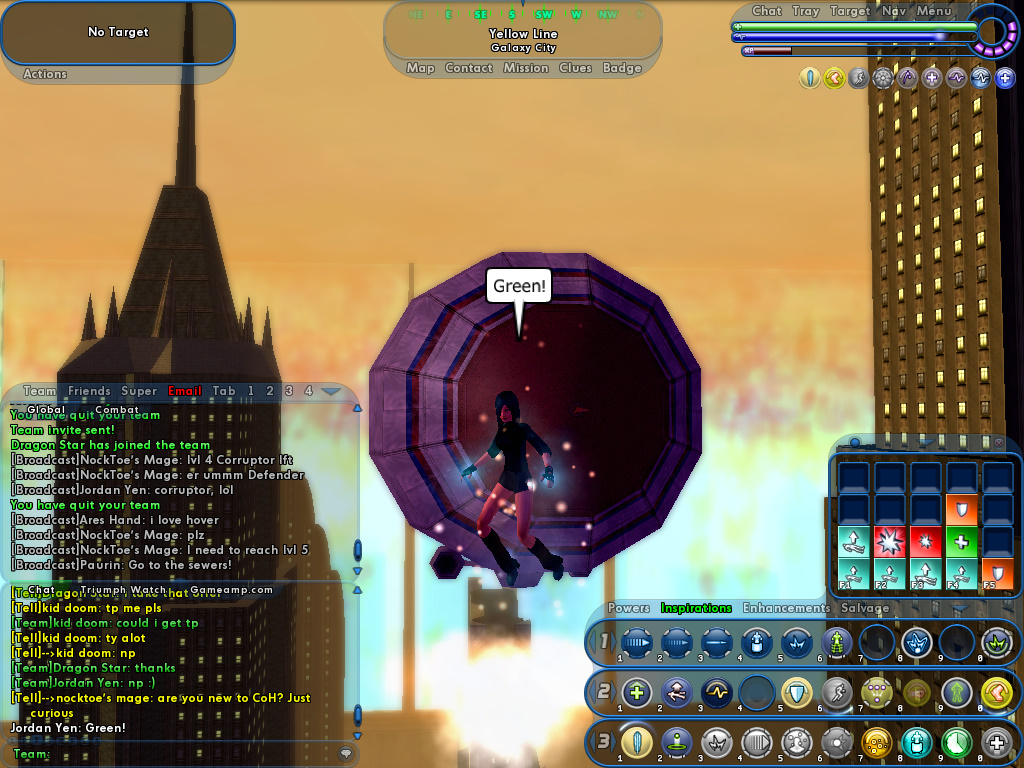Switch to the Email chat tab
This screenshot has width=1024, height=768.
coord(185,391)
